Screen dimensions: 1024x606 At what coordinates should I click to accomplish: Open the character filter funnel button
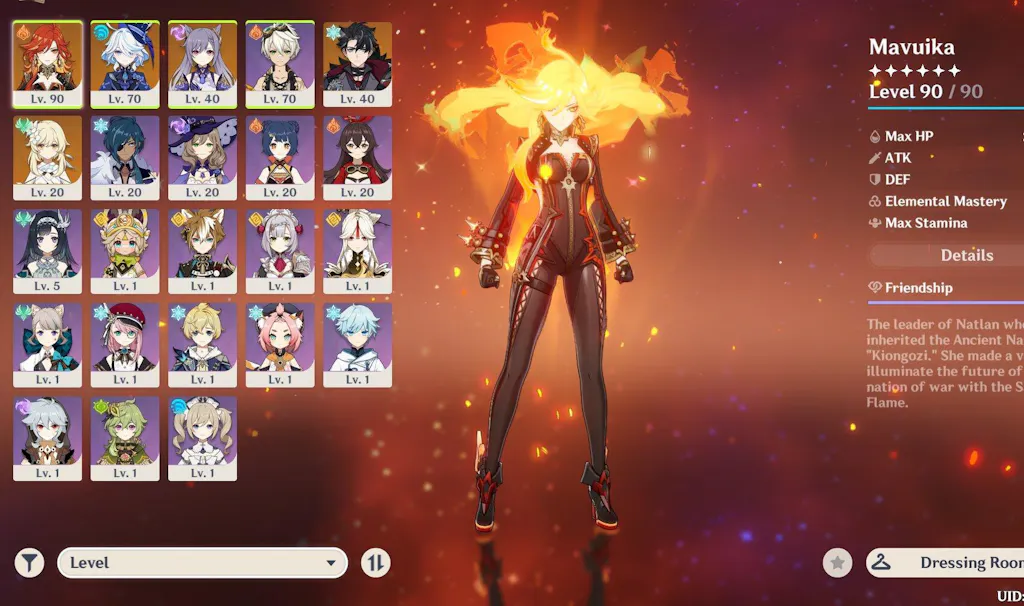pyautogui.click(x=30, y=563)
